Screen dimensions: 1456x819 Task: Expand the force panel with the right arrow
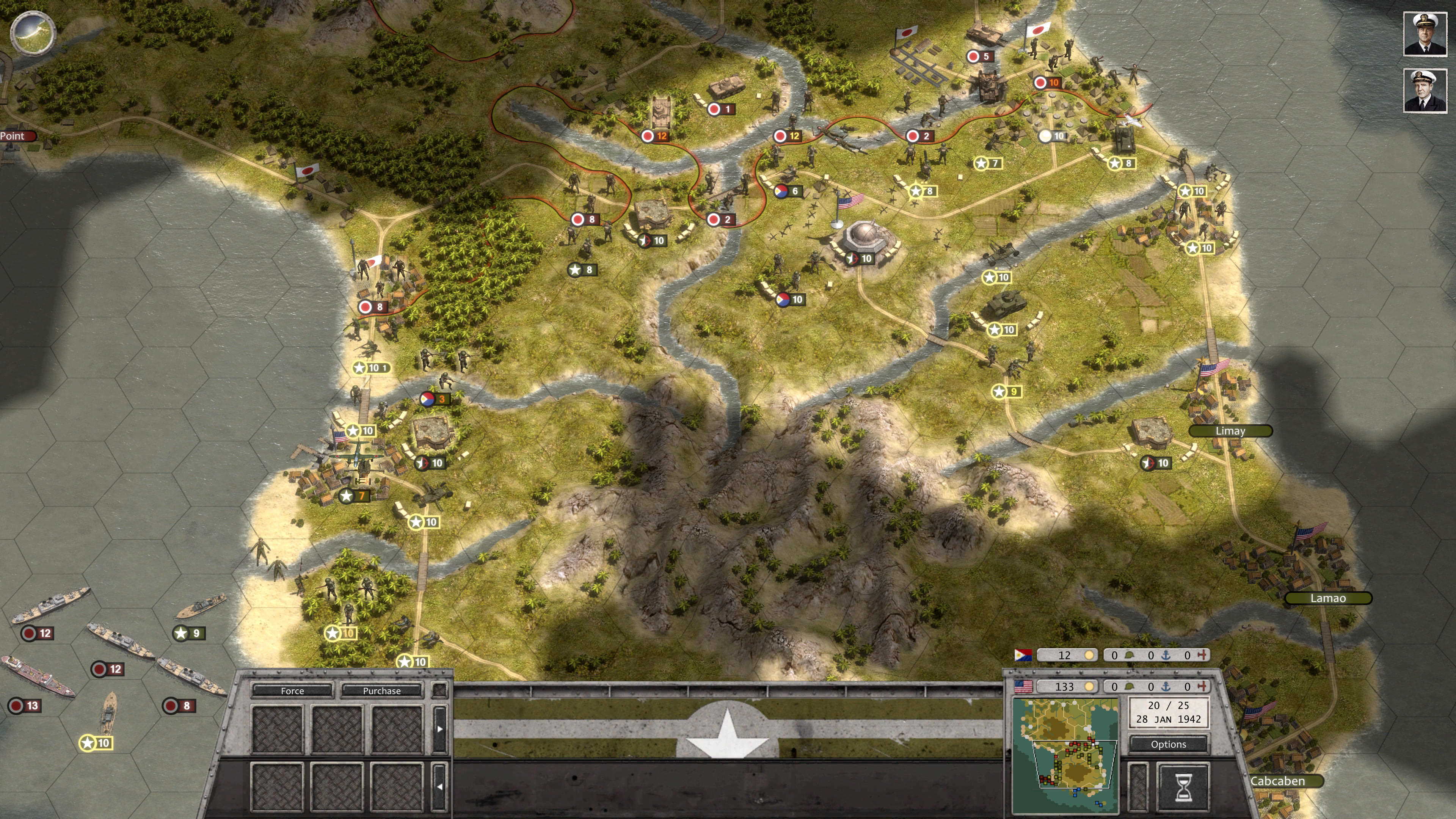point(440,729)
